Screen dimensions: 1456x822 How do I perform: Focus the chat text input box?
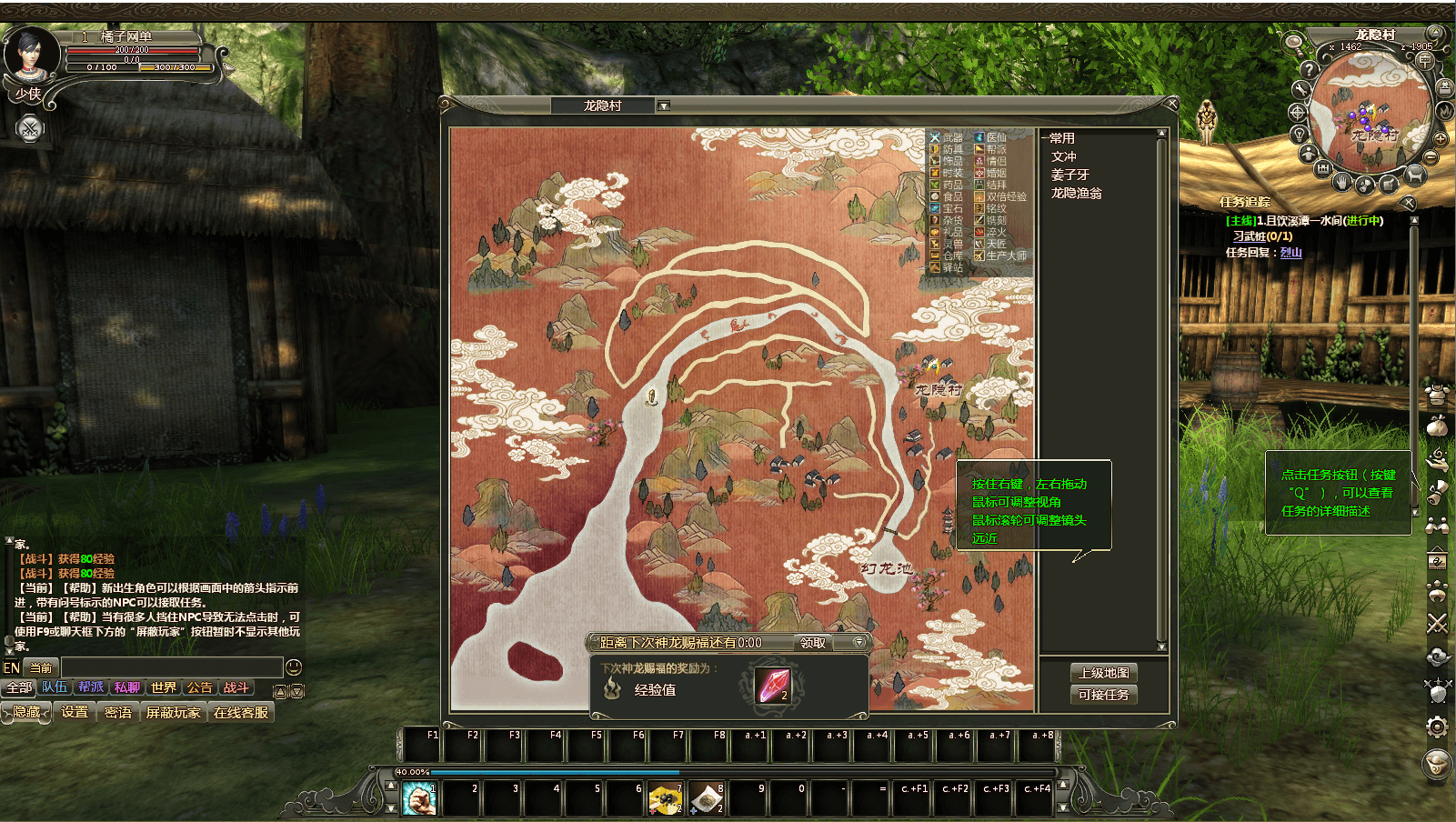(x=171, y=667)
